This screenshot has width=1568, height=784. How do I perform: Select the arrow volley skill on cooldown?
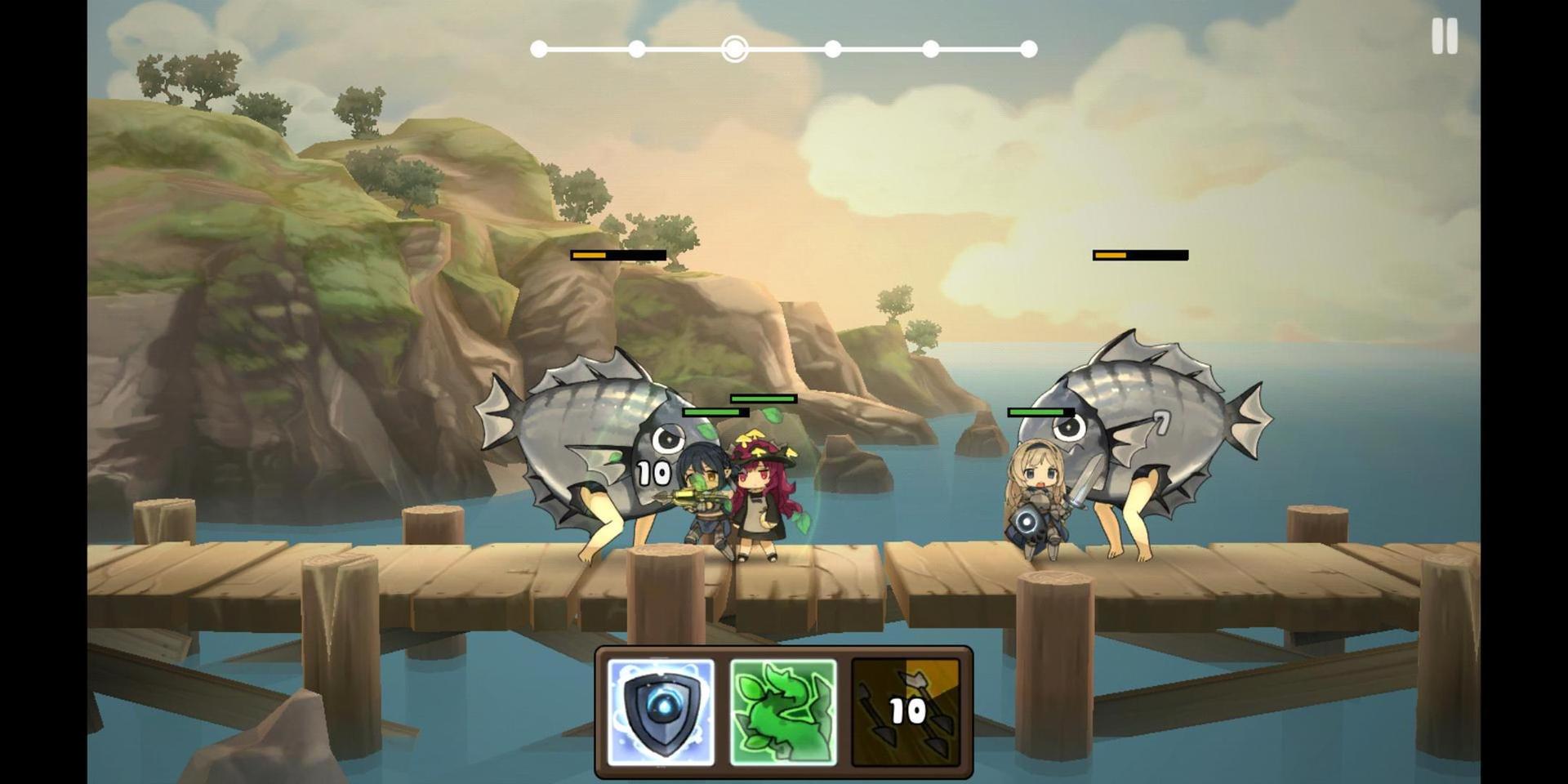[x=906, y=712]
